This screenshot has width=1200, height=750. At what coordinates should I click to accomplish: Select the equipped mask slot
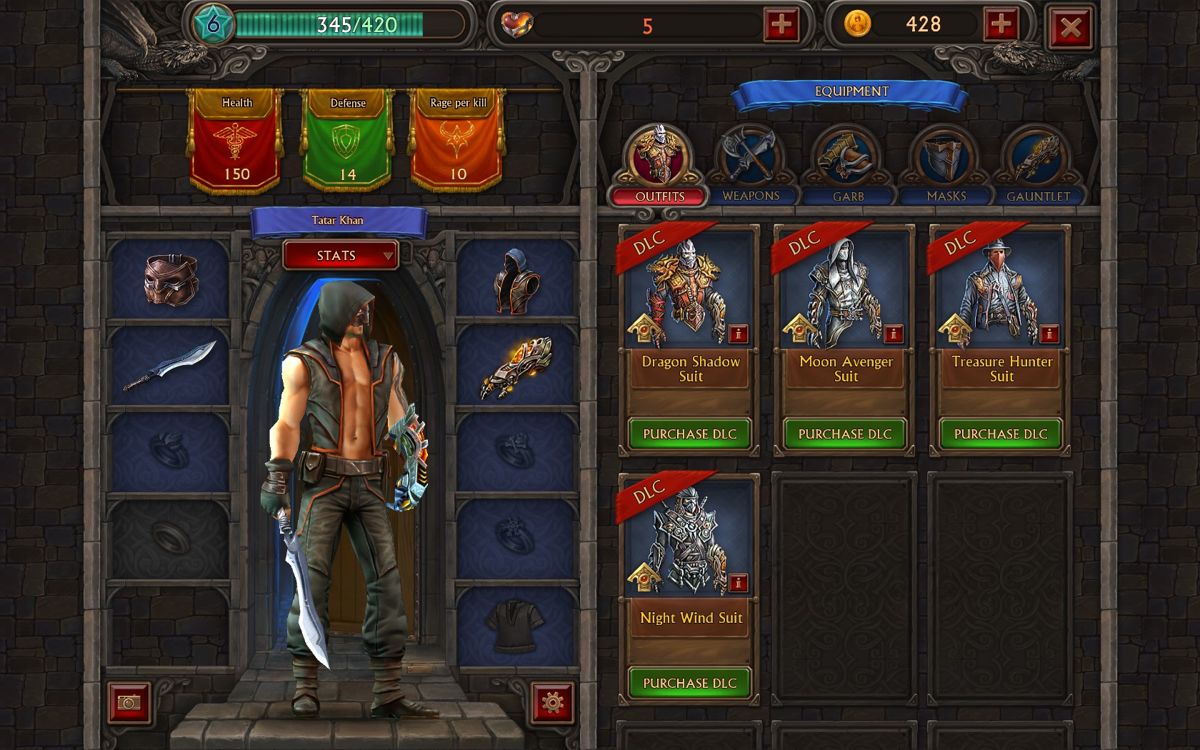(x=170, y=279)
